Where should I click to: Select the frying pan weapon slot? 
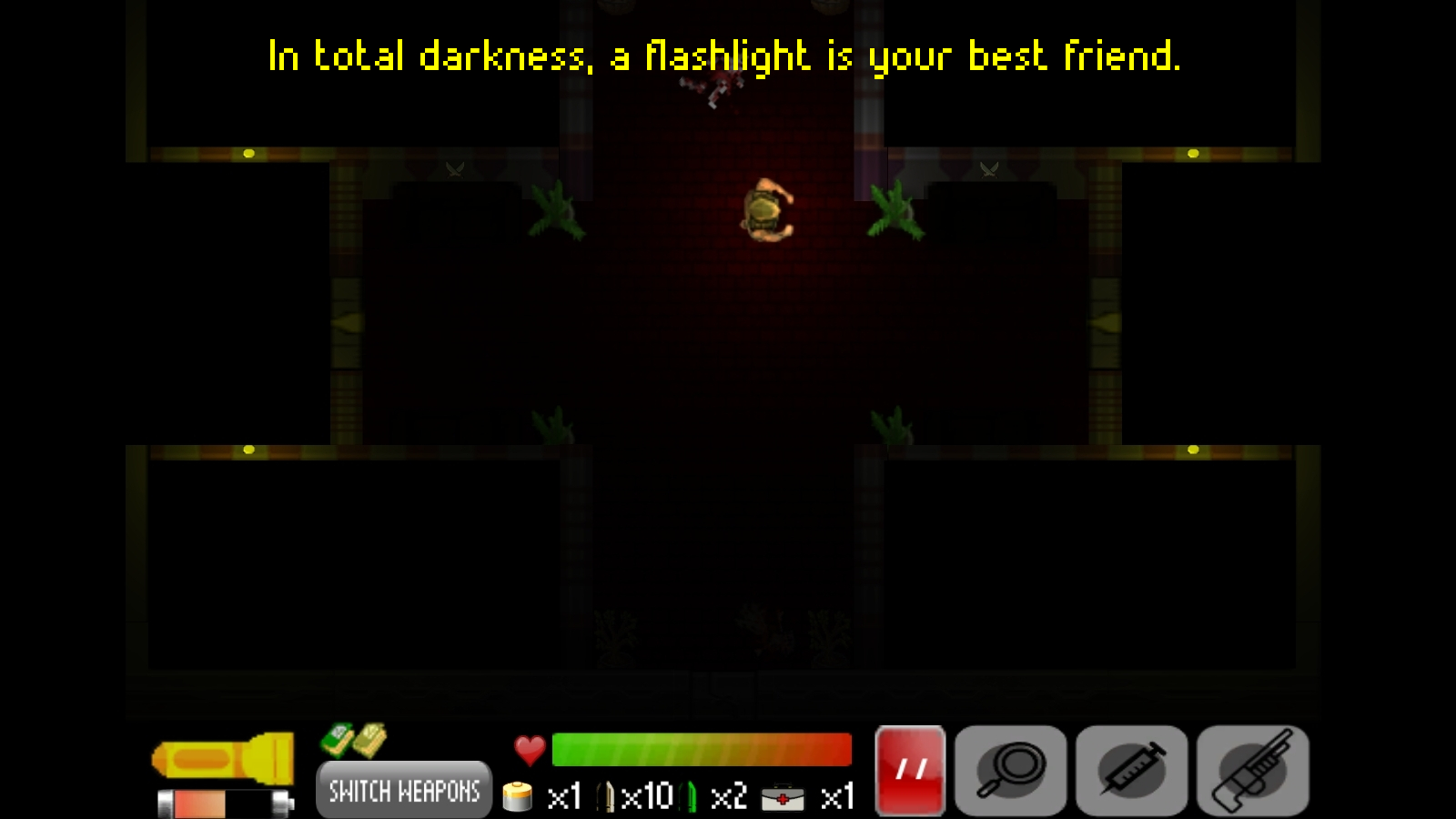[x=1011, y=771]
